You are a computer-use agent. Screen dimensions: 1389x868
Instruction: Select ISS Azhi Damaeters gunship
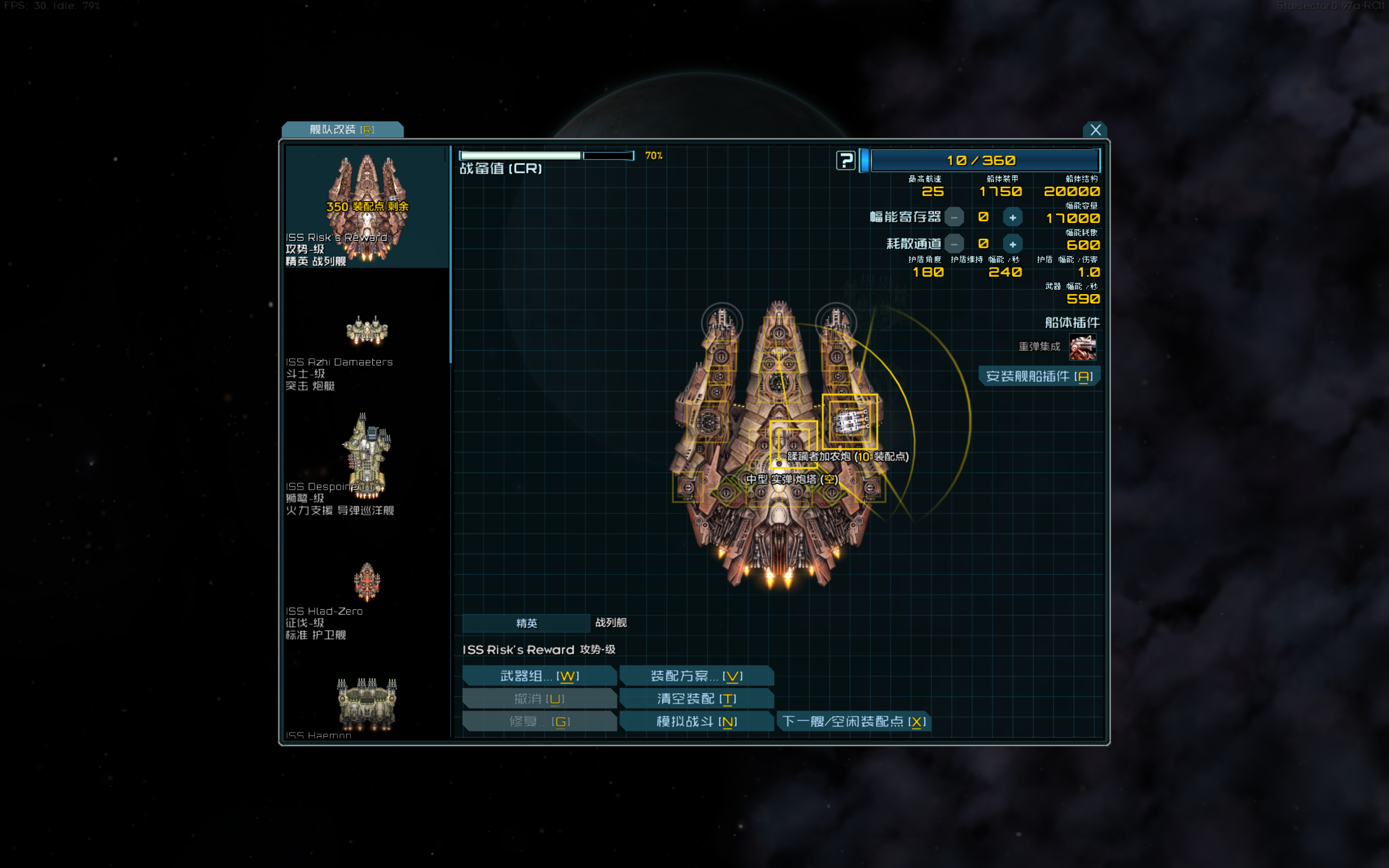[x=366, y=344]
